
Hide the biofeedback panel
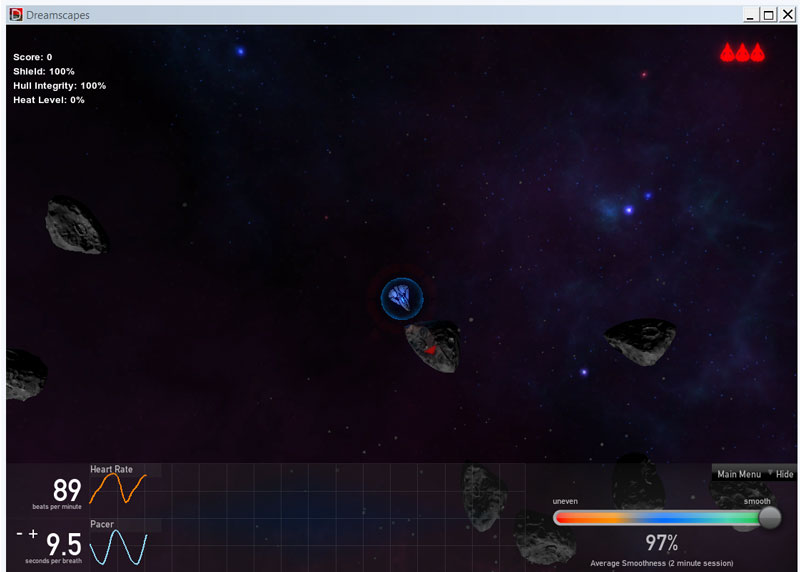pos(784,474)
